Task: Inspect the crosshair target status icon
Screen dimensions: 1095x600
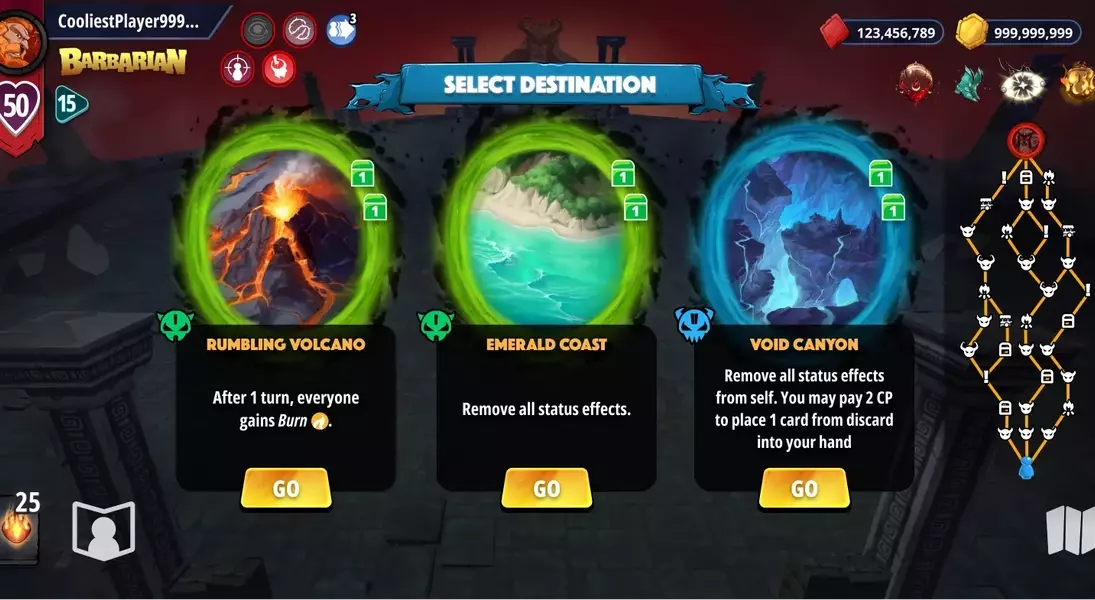Action: coord(236,69)
